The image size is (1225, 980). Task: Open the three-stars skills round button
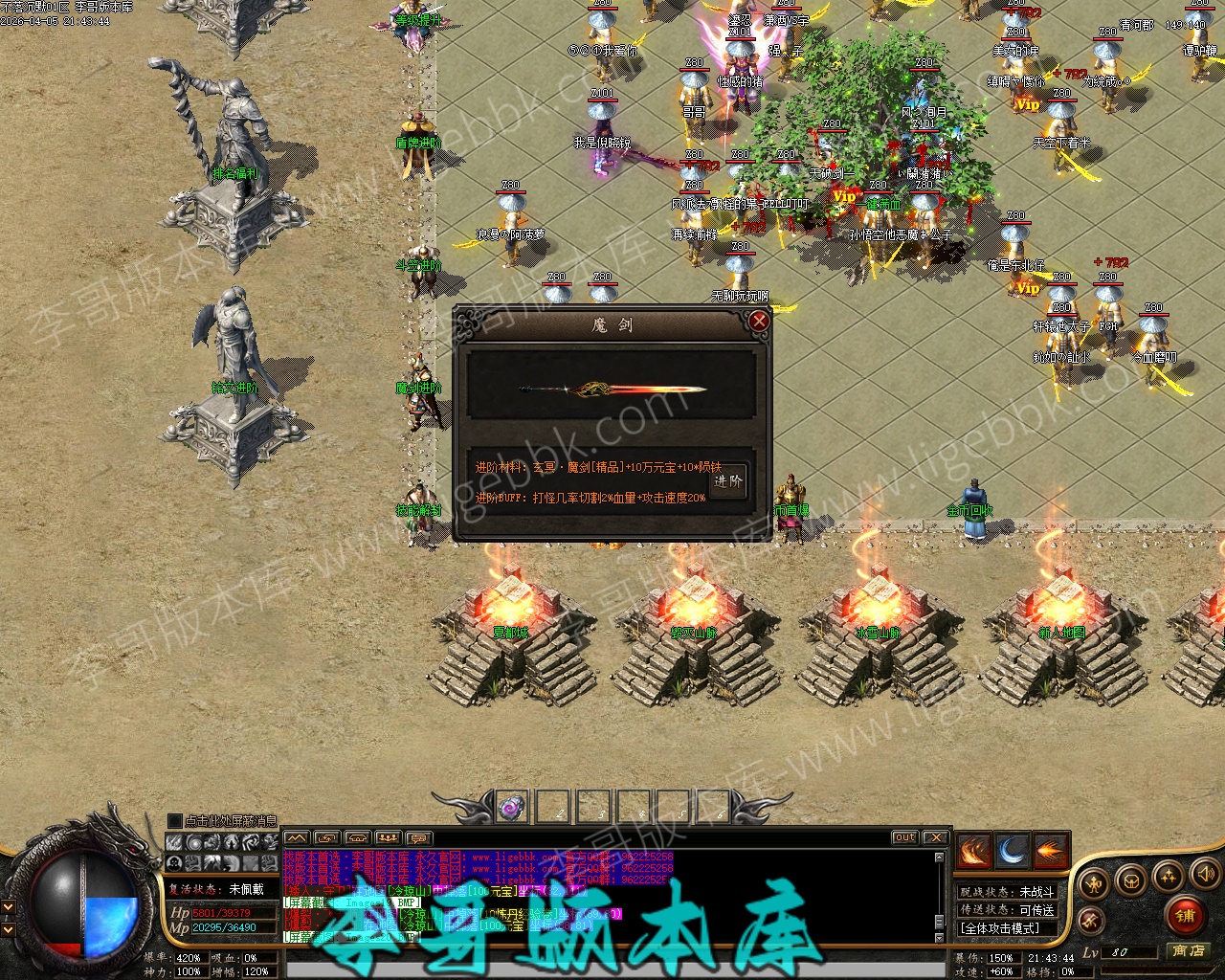click(1168, 875)
